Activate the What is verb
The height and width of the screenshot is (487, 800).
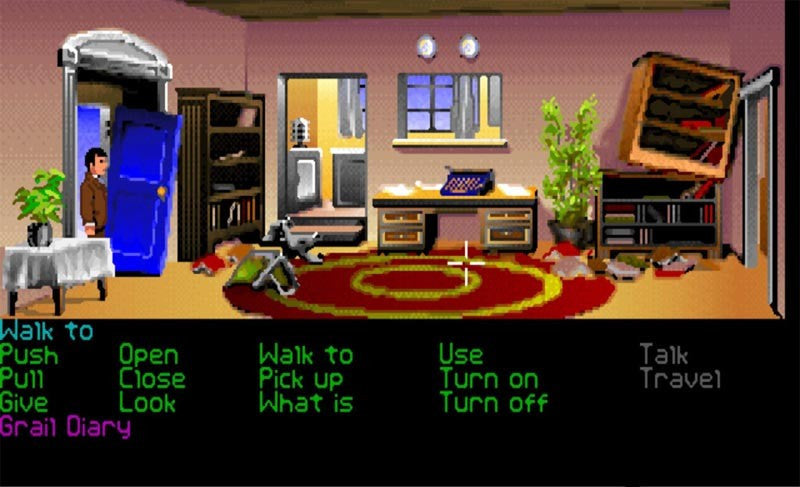coord(306,403)
